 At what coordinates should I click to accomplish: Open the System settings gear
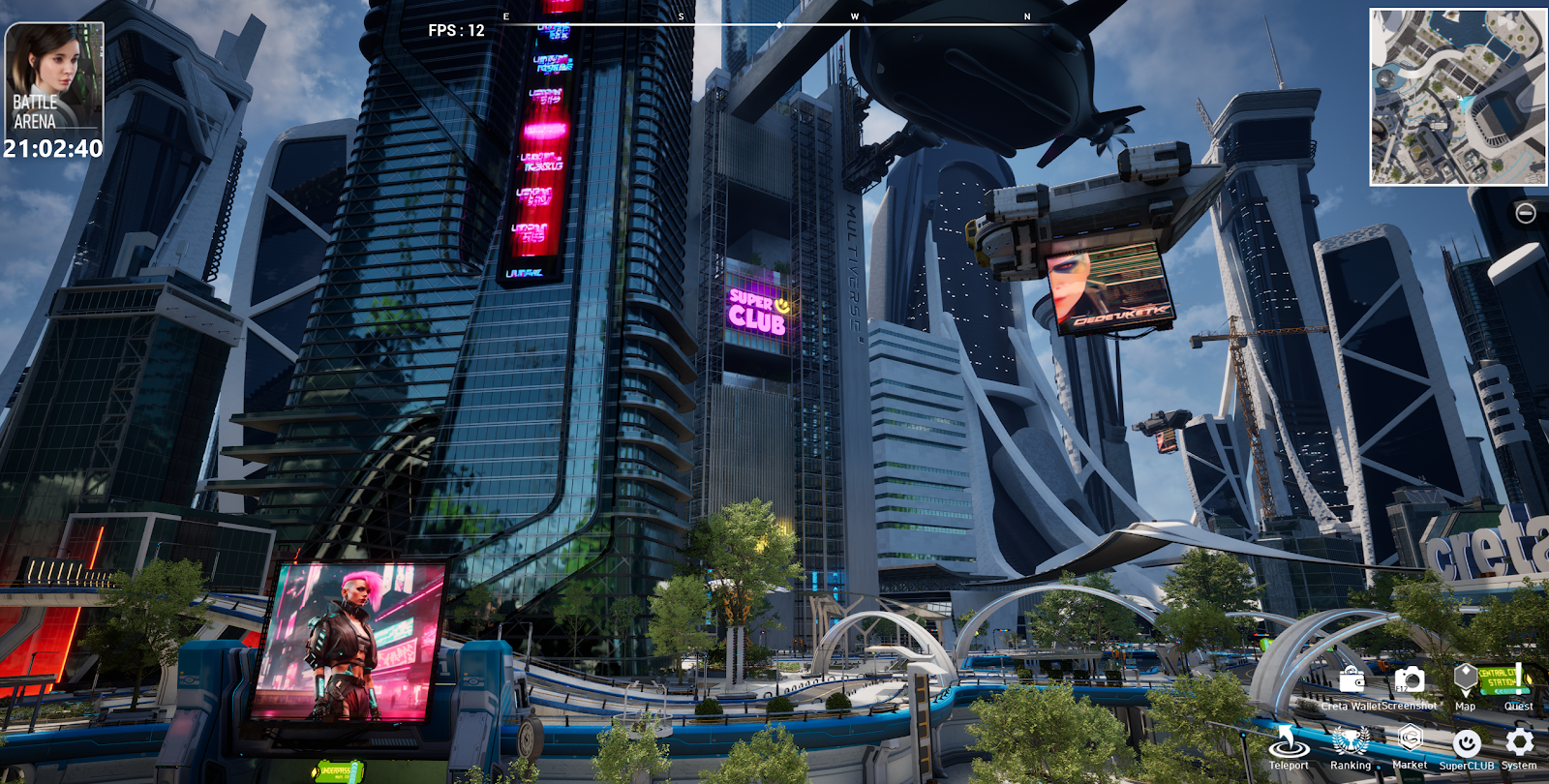tap(1519, 742)
